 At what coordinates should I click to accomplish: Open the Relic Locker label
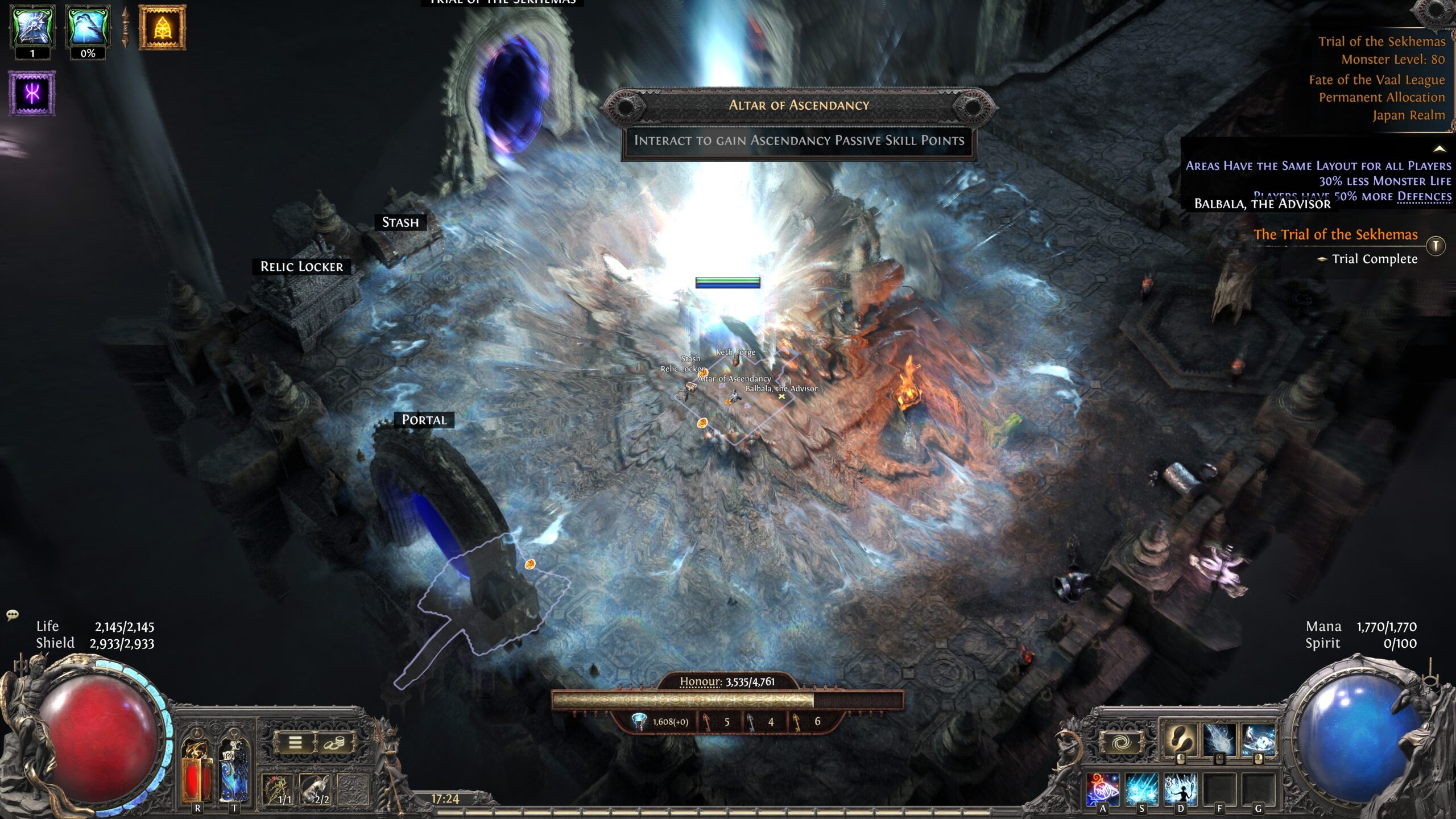[x=301, y=267]
